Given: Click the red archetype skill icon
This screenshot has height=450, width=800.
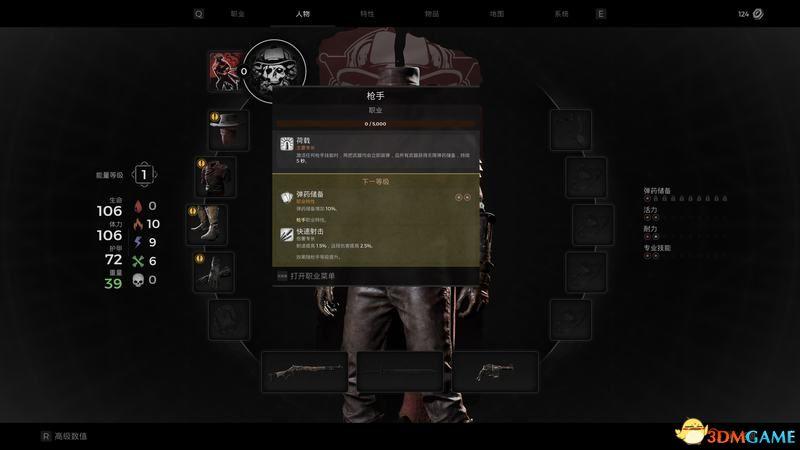Looking at the screenshot, I should coord(223,70).
